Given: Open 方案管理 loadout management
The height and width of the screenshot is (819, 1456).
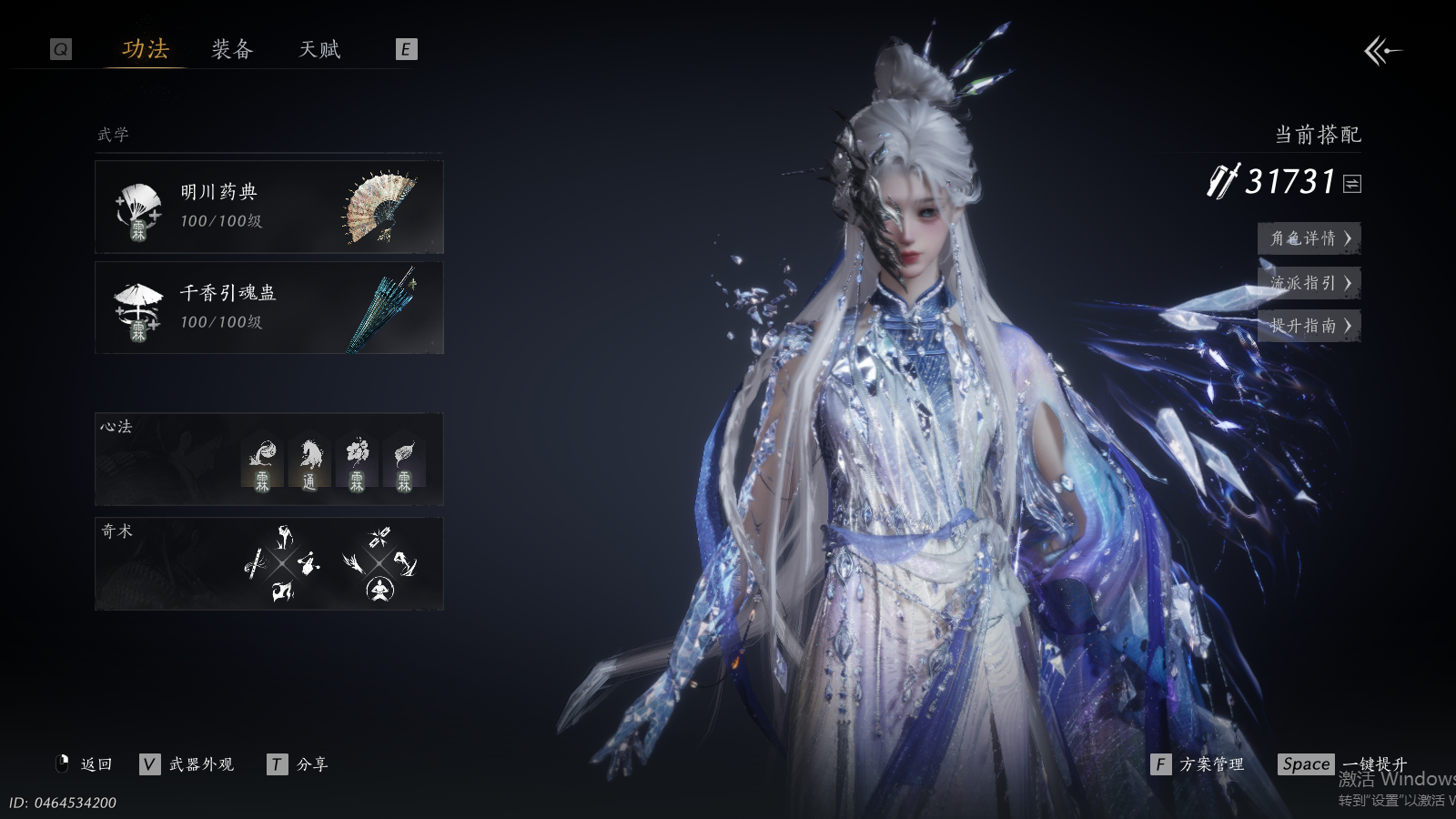Looking at the screenshot, I should pyautogui.click(x=1198, y=764).
